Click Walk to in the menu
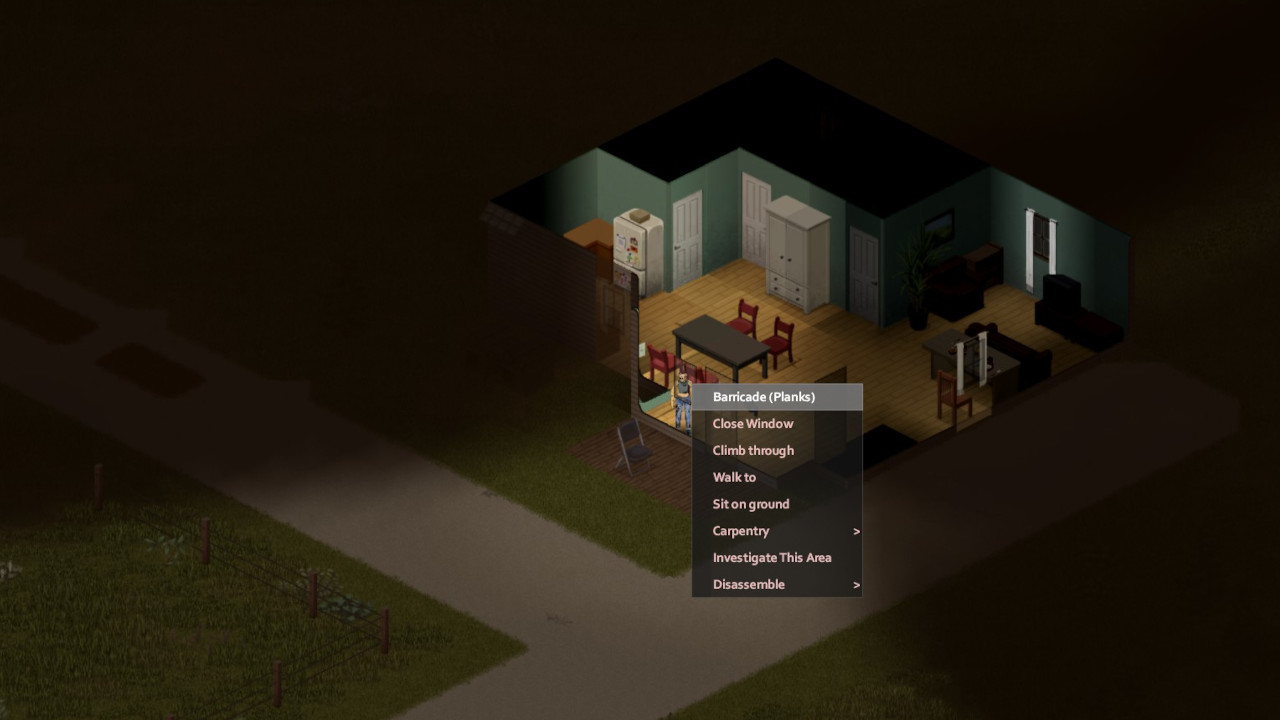 pyautogui.click(x=734, y=477)
